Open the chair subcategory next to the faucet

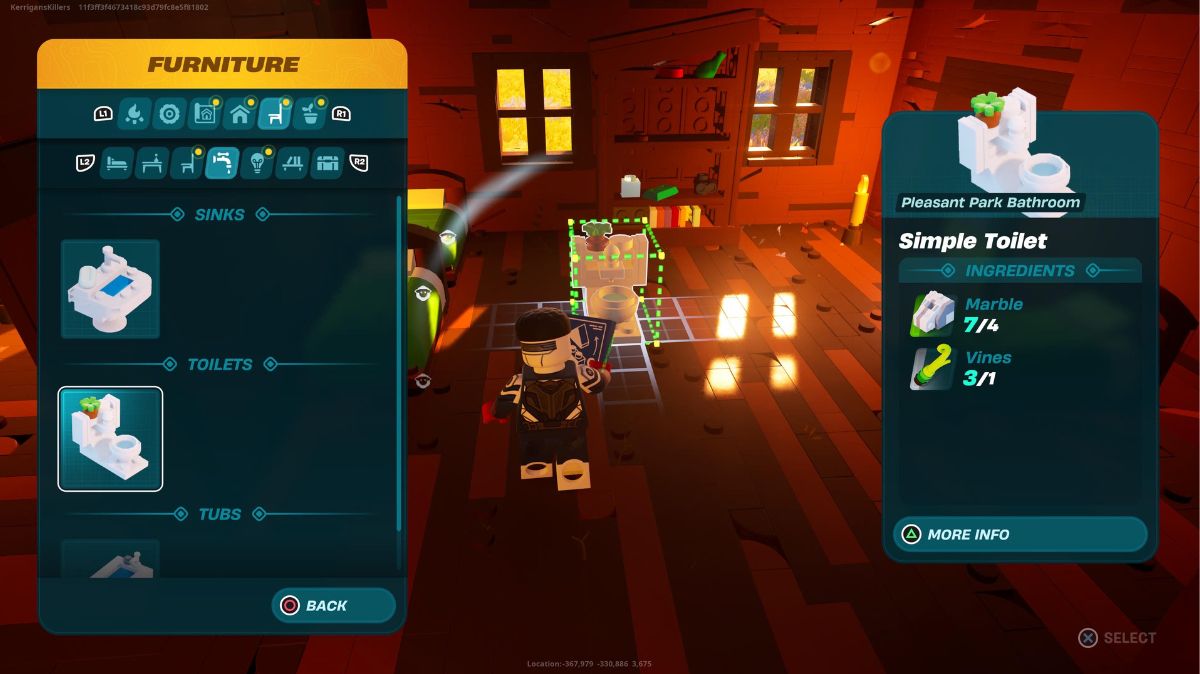pyautogui.click(x=186, y=162)
